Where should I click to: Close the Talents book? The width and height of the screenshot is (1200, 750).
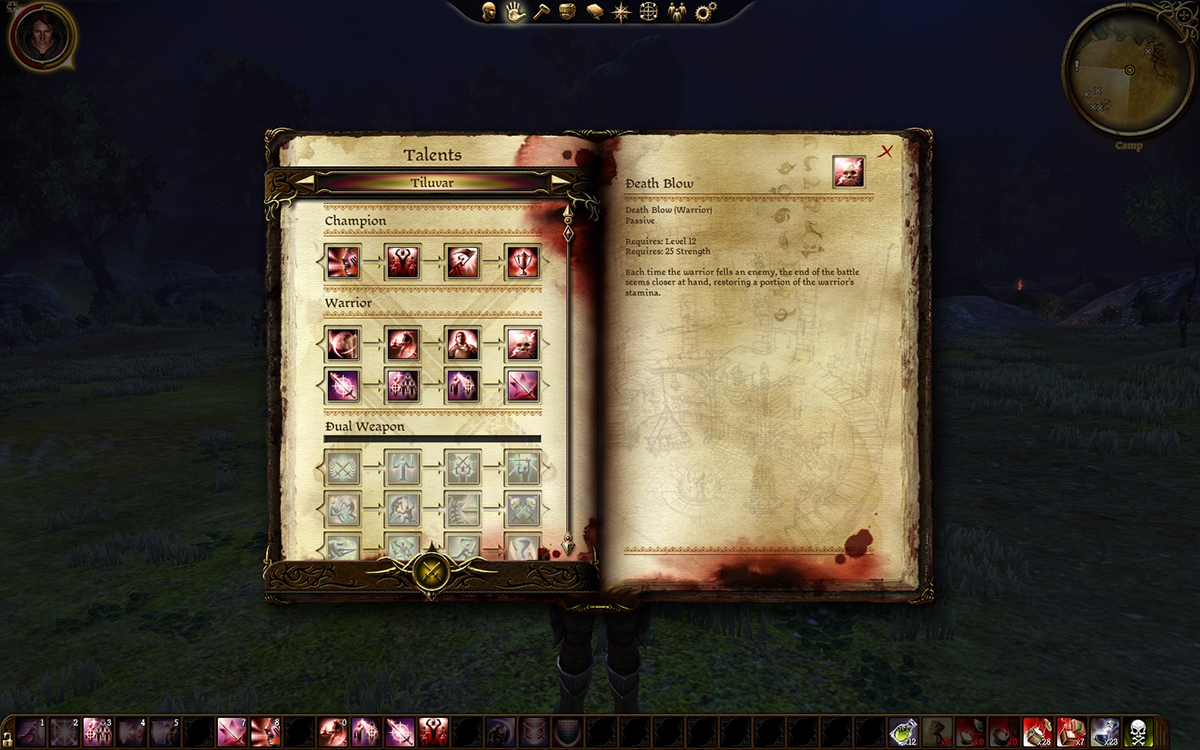pos(885,152)
